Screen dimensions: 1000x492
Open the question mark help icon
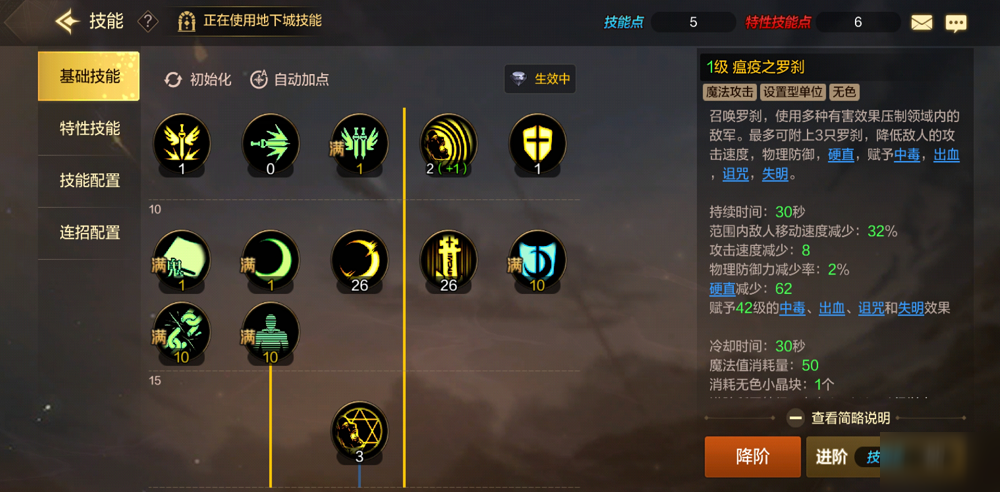coord(147,21)
